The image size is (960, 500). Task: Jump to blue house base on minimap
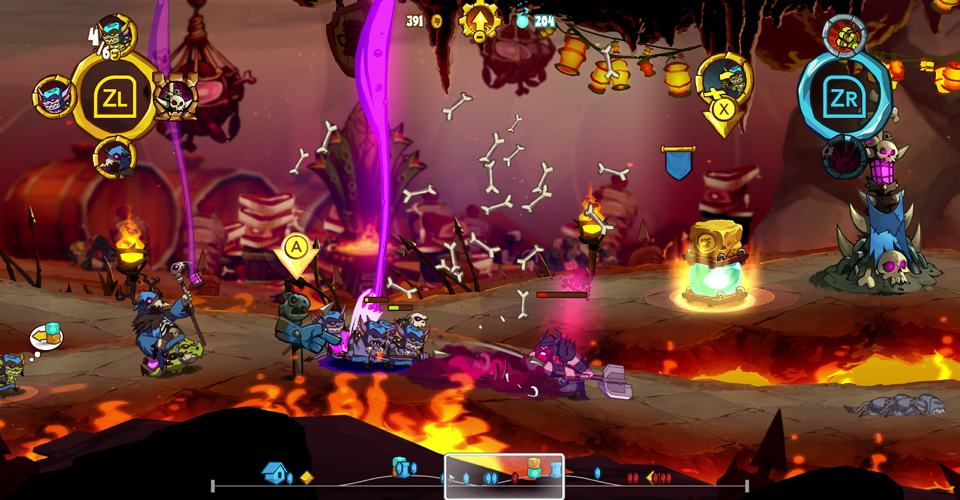coord(275,473)
